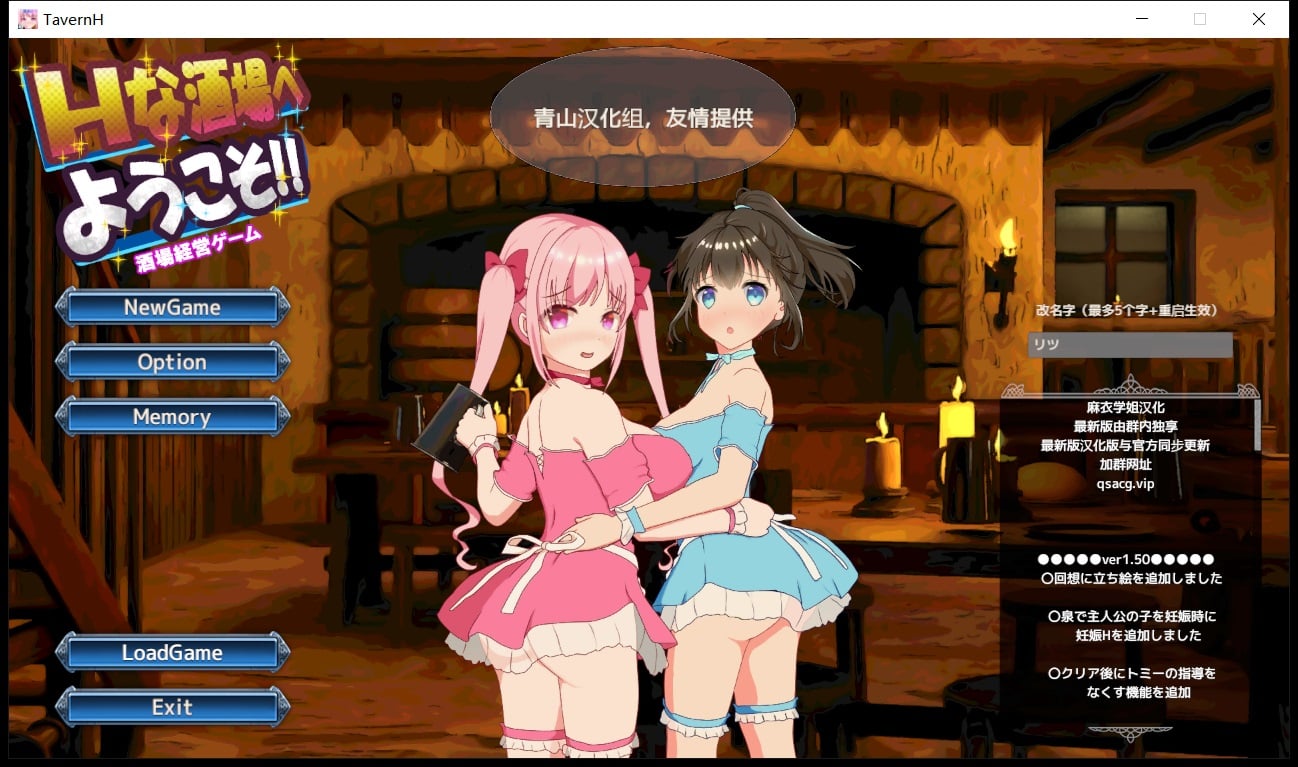
Task: Open the Memory gallery screen
Action: tap(171, 417)
